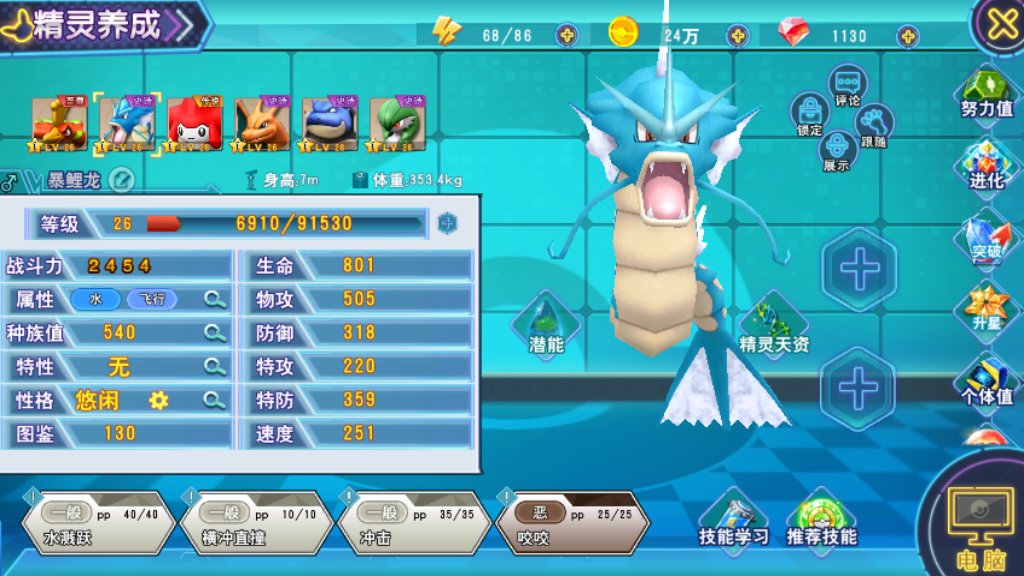The width and height of the screenshot is (1024, 576).
Task: Select Charizard in the party row
Action: 262,124
